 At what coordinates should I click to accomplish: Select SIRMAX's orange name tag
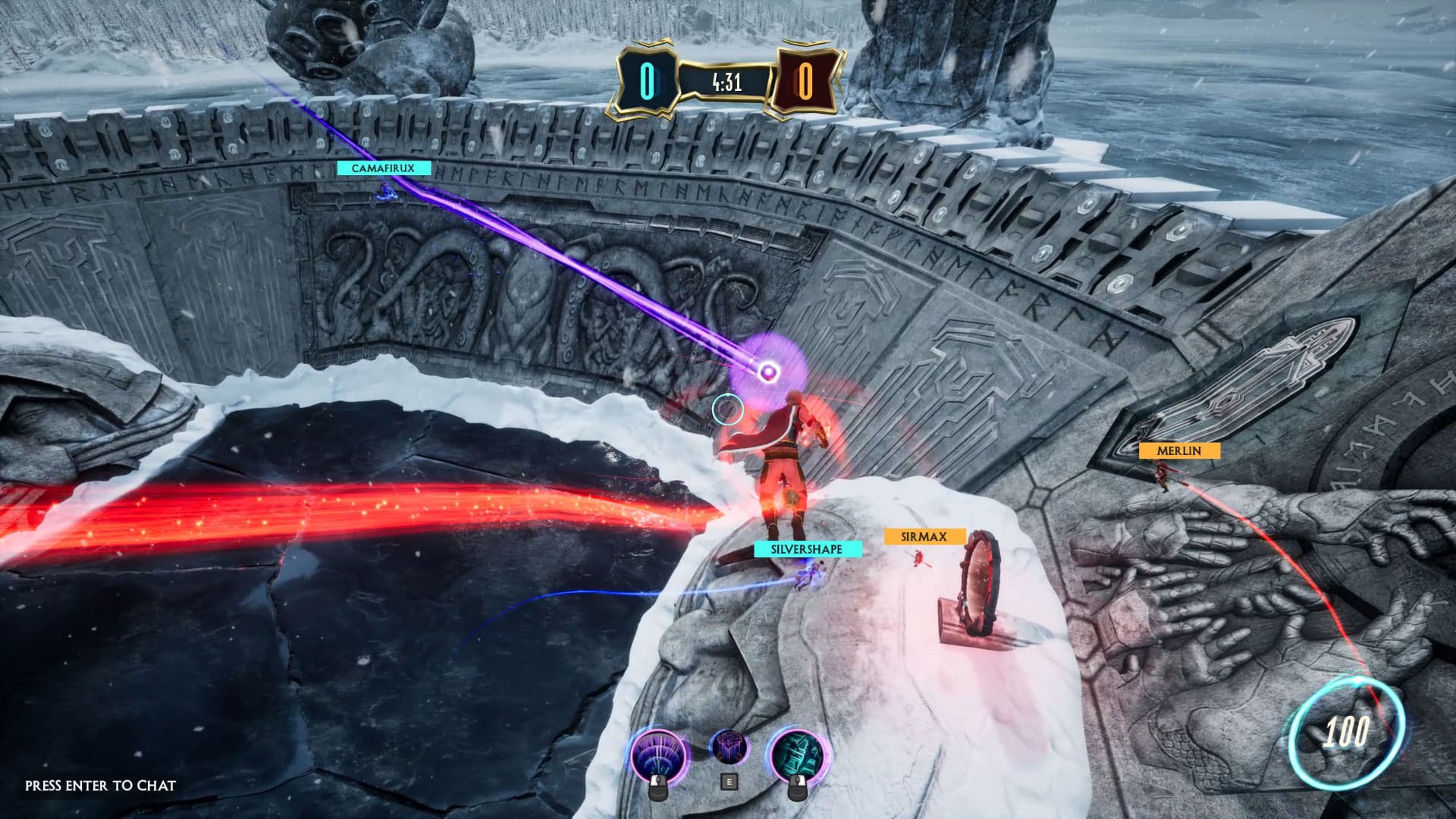pyautogui.click(x=923, y=537)
